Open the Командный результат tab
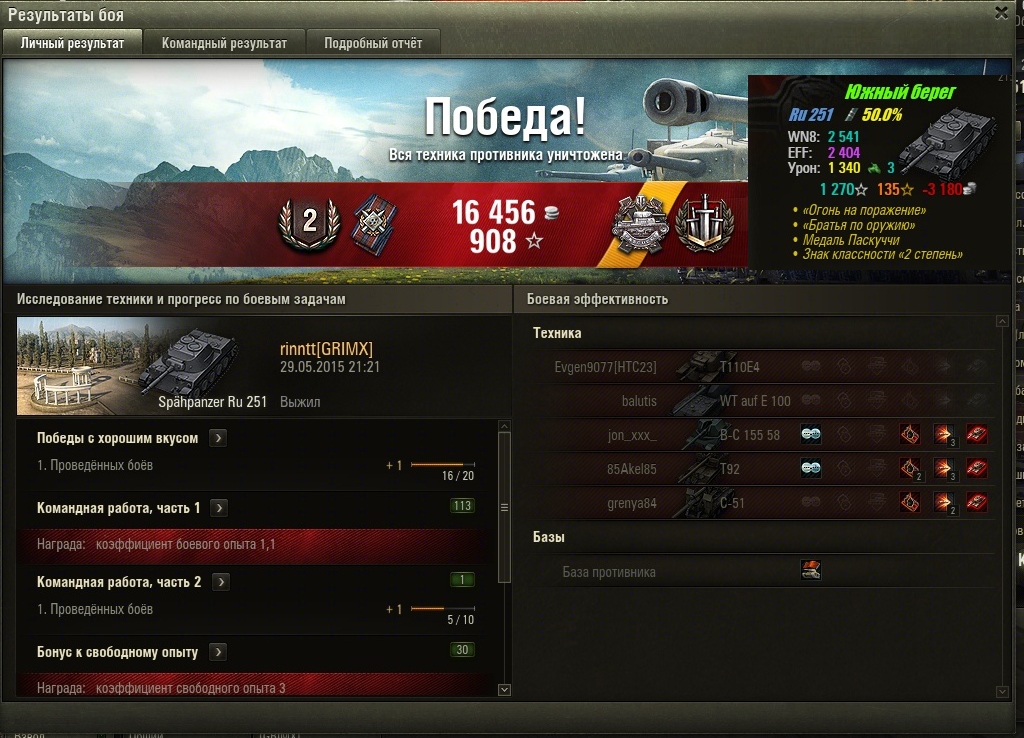The width and height of the screenshot is (1024, 738). [224, 43]
